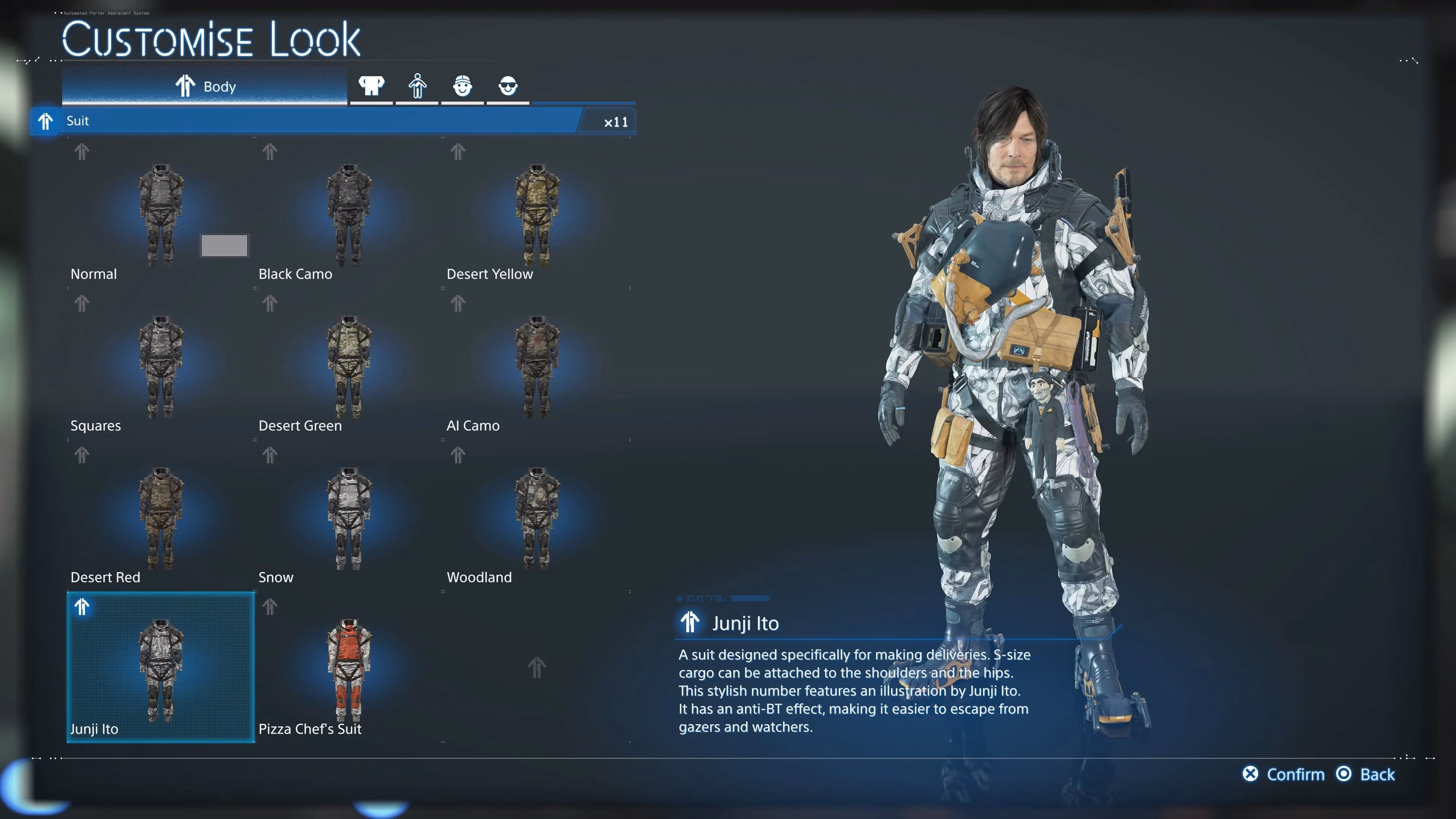Switch to the Body tab

coord(205,86)
